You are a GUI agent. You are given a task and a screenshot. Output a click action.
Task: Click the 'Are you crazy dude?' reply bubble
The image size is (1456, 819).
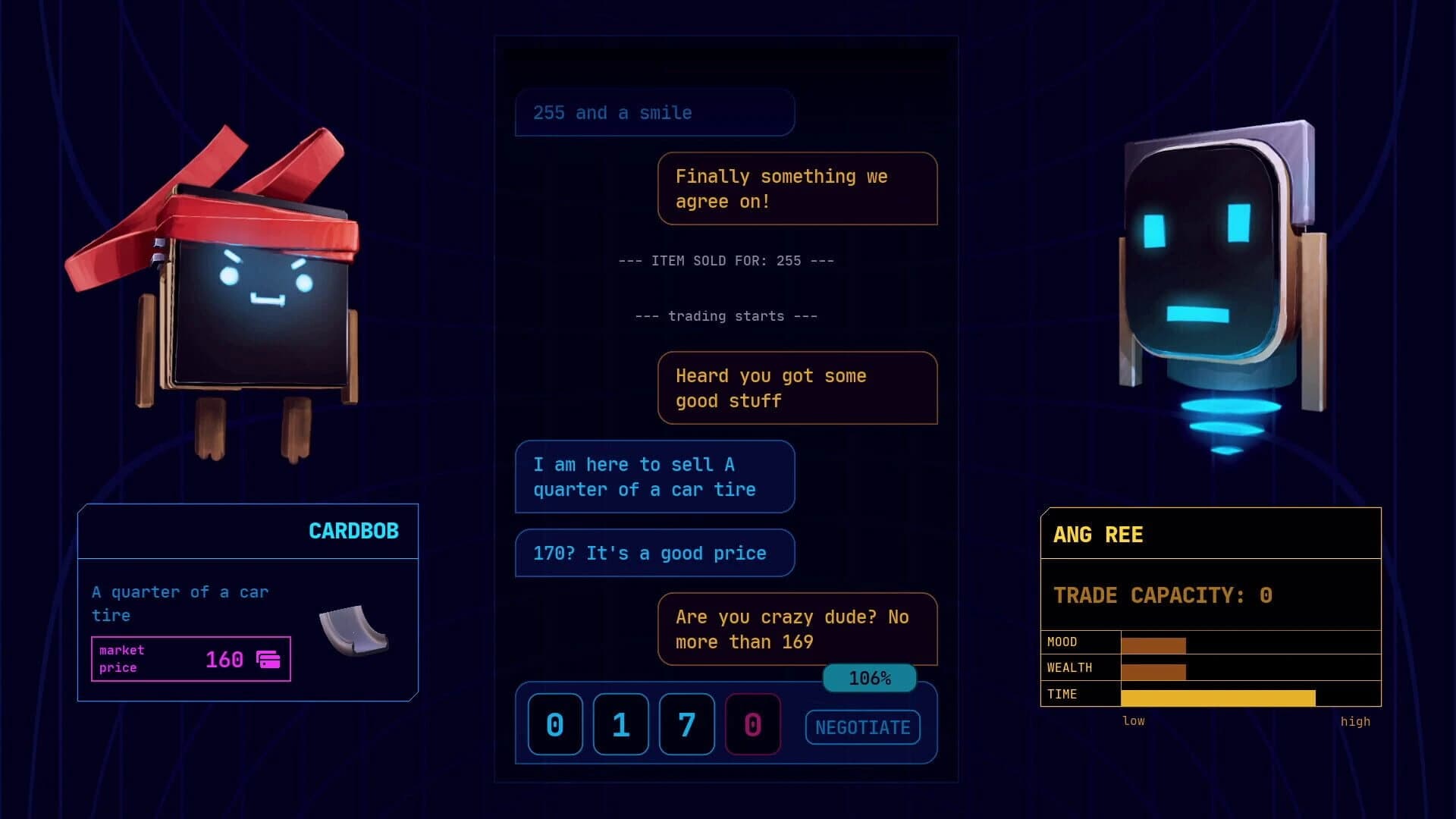(797, 629)
